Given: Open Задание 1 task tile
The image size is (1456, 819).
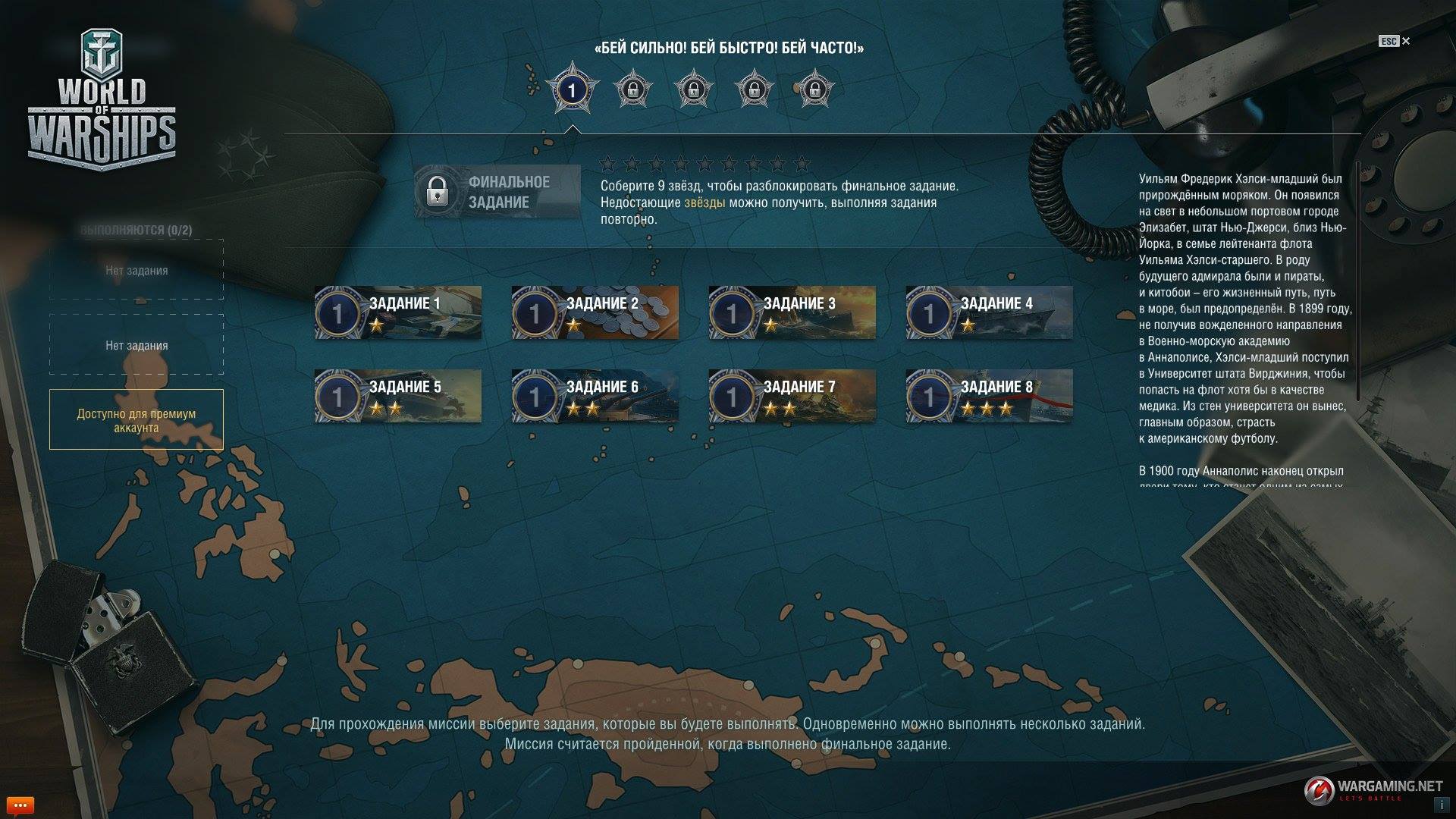Looking at the screenshot, I should click(x=398, y=312).
